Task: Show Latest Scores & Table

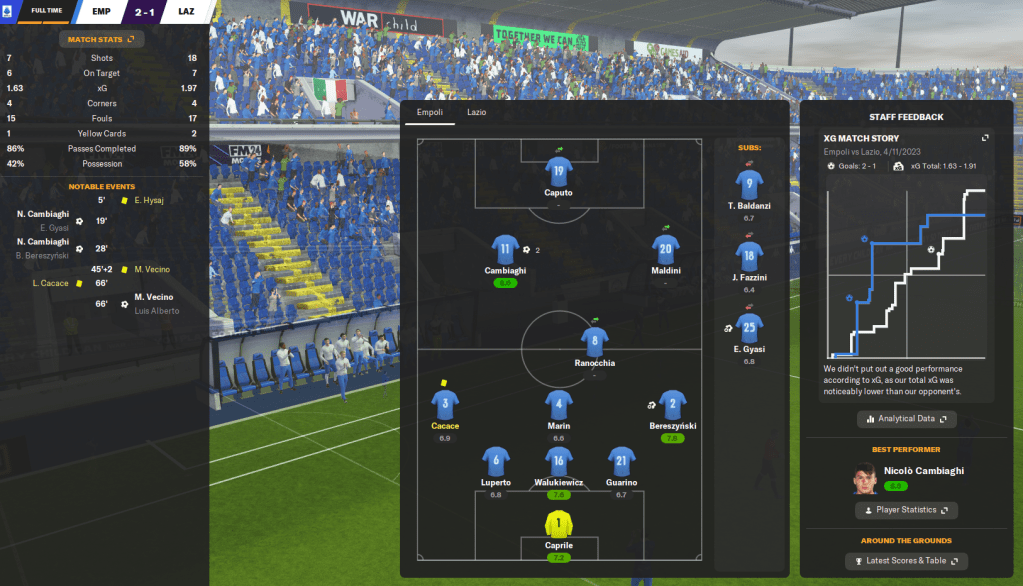Action: click(x=907, y=561)
